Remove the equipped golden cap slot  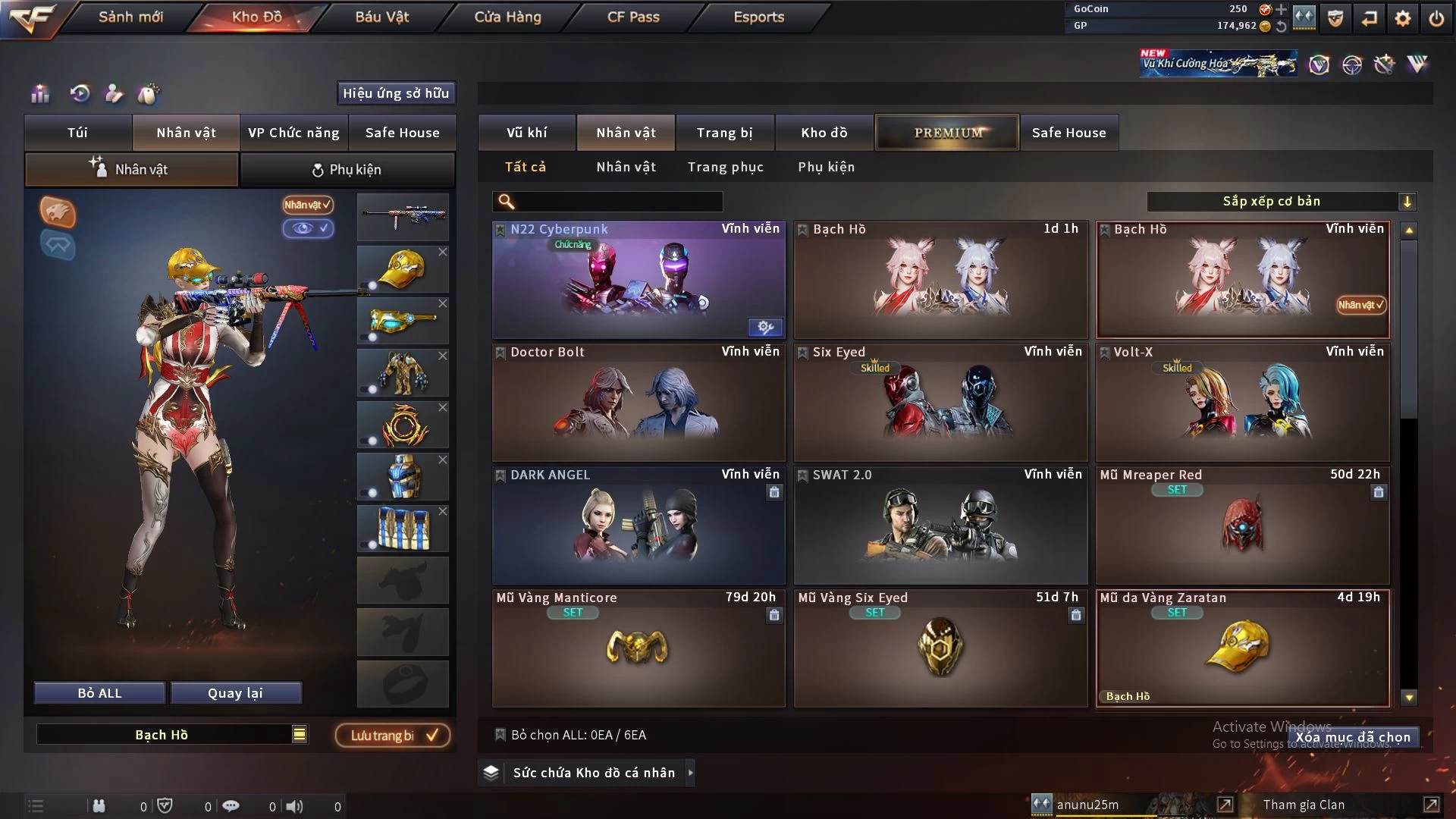point(443,252)
